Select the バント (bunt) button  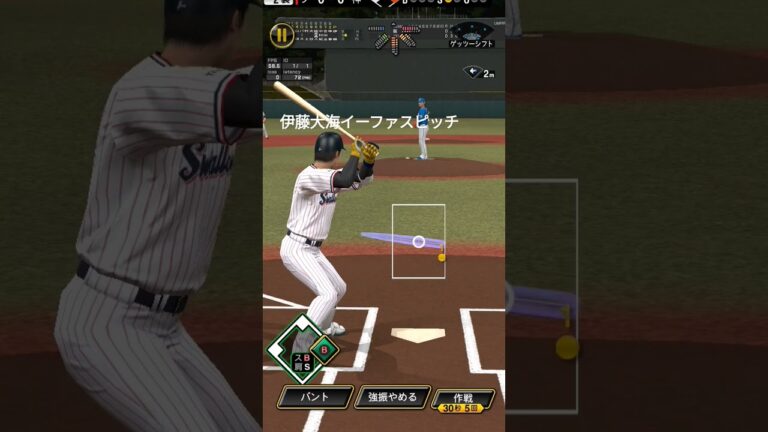[x=314, y=397]
